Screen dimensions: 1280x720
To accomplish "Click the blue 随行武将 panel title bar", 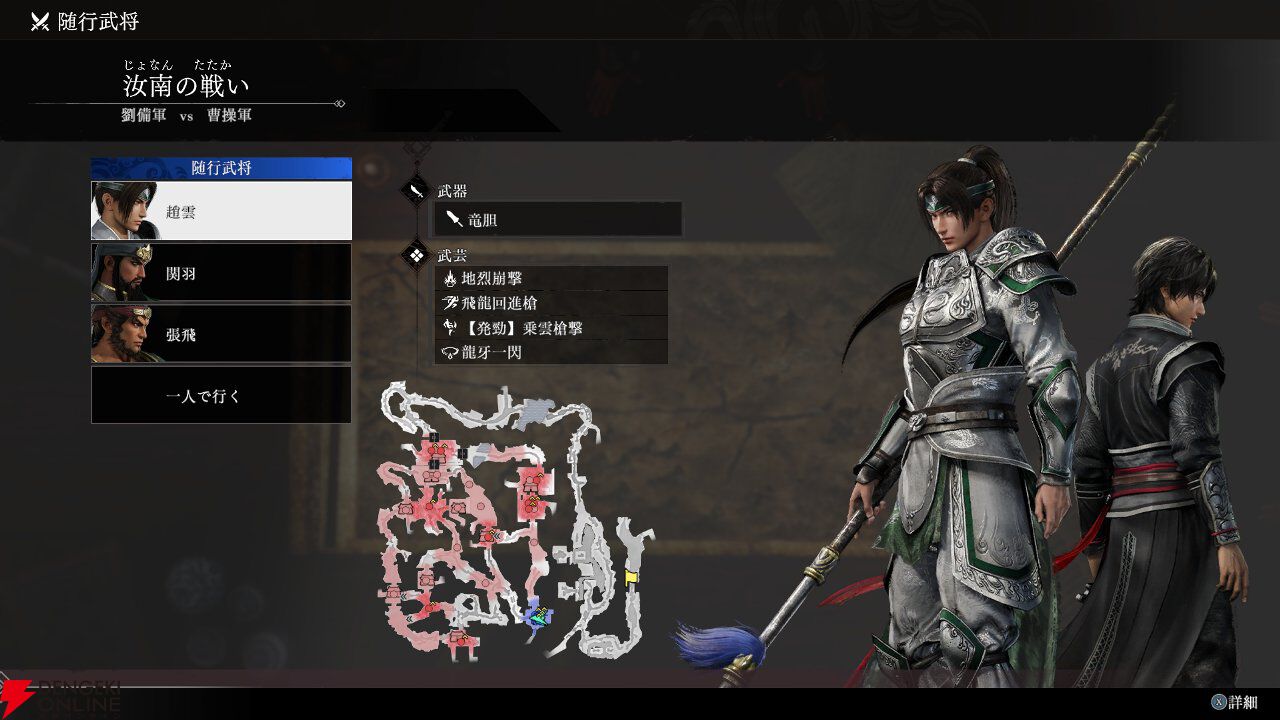I will point(220,168).
